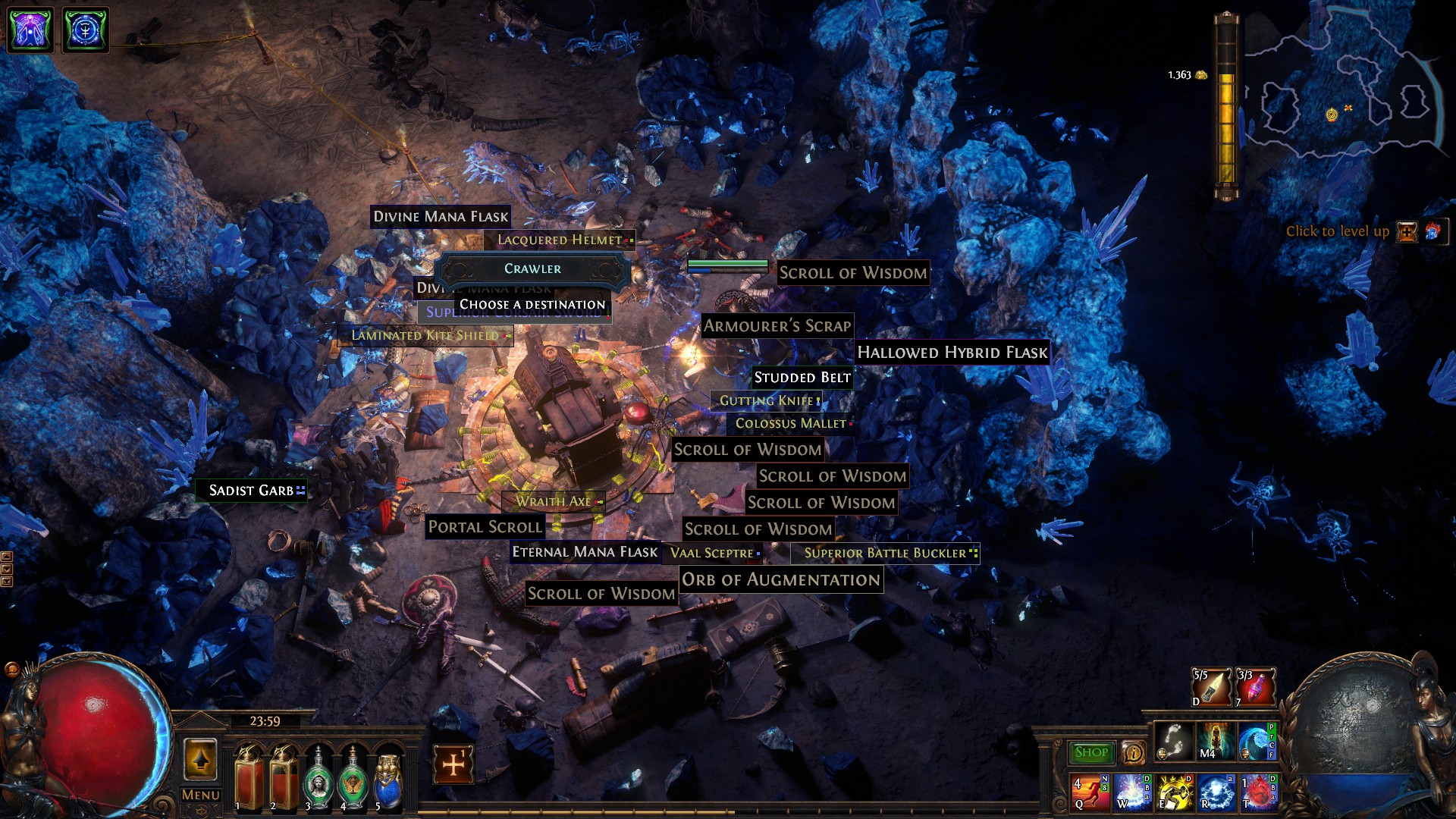Select the dagger skill with 5/5 charges
This screenshot has width=1456, height=819.
coord(1211,687)
